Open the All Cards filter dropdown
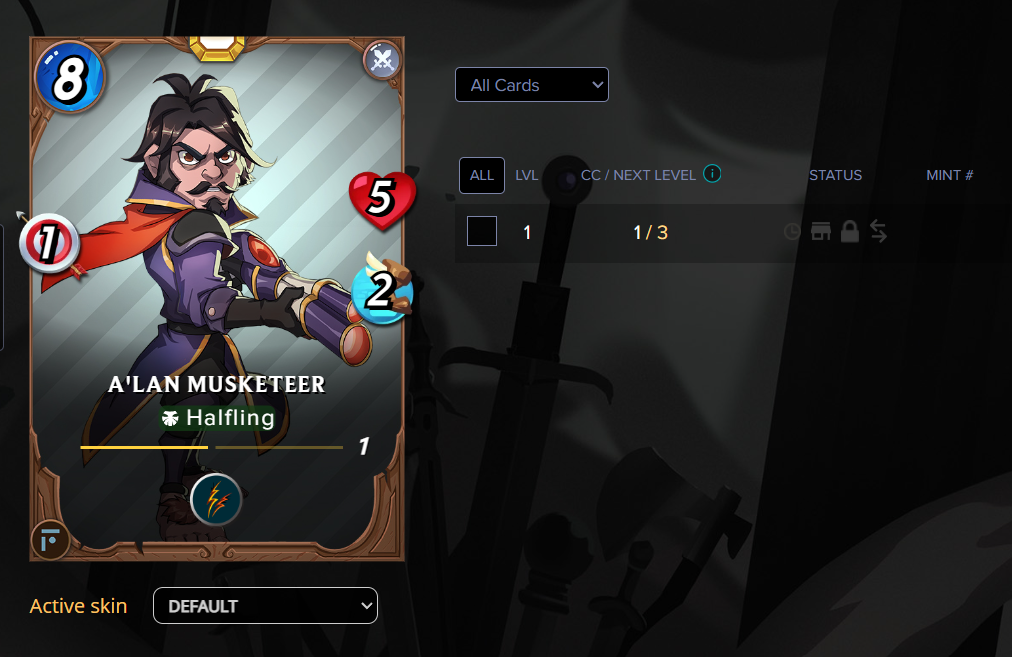1012x657 pixels. 531,85
